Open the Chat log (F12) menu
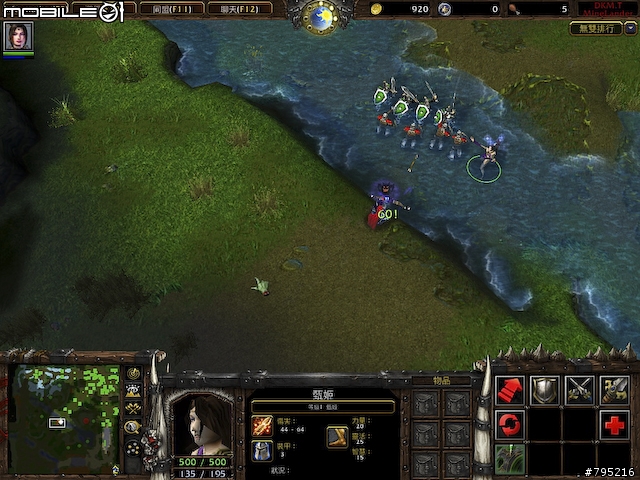This screenshot has width=640, height=480. pyautogui.click(x=240, y=9)
